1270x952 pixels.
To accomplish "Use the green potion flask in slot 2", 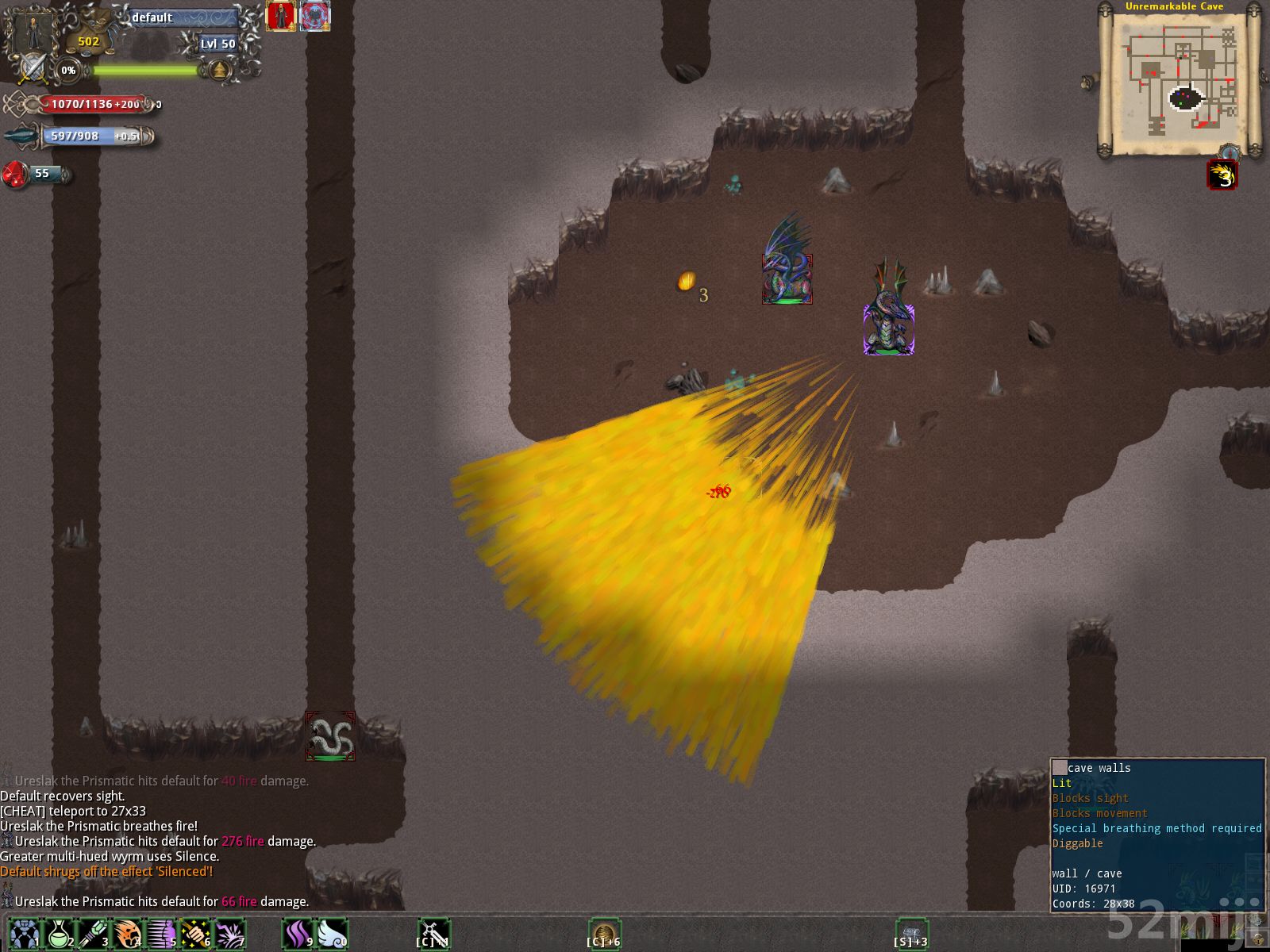I will click(x=59, y=934).
